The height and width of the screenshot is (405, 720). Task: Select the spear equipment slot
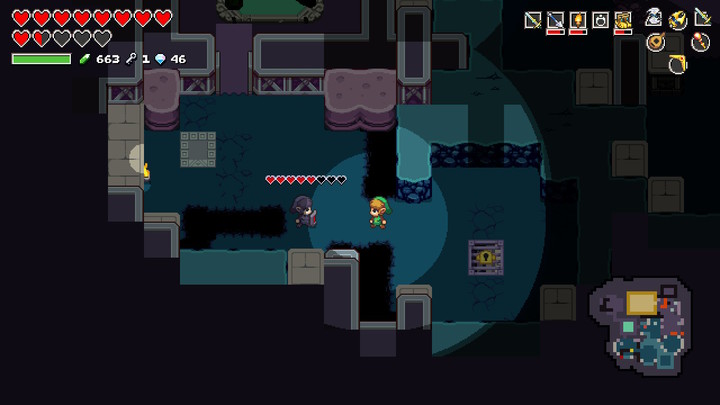555,19
